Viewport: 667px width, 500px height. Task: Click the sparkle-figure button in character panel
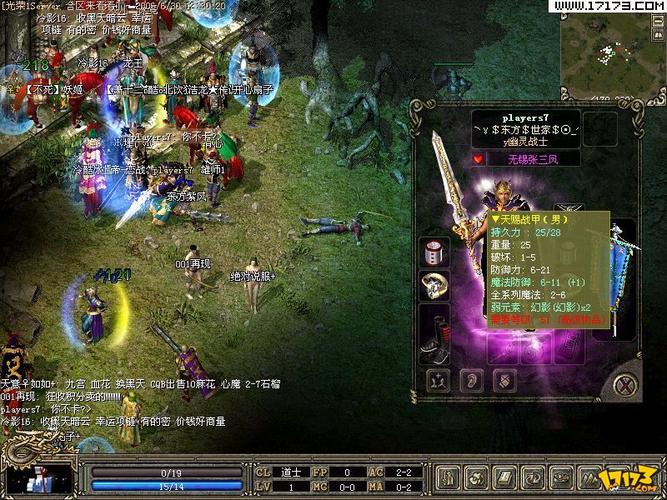click(437, 381)
